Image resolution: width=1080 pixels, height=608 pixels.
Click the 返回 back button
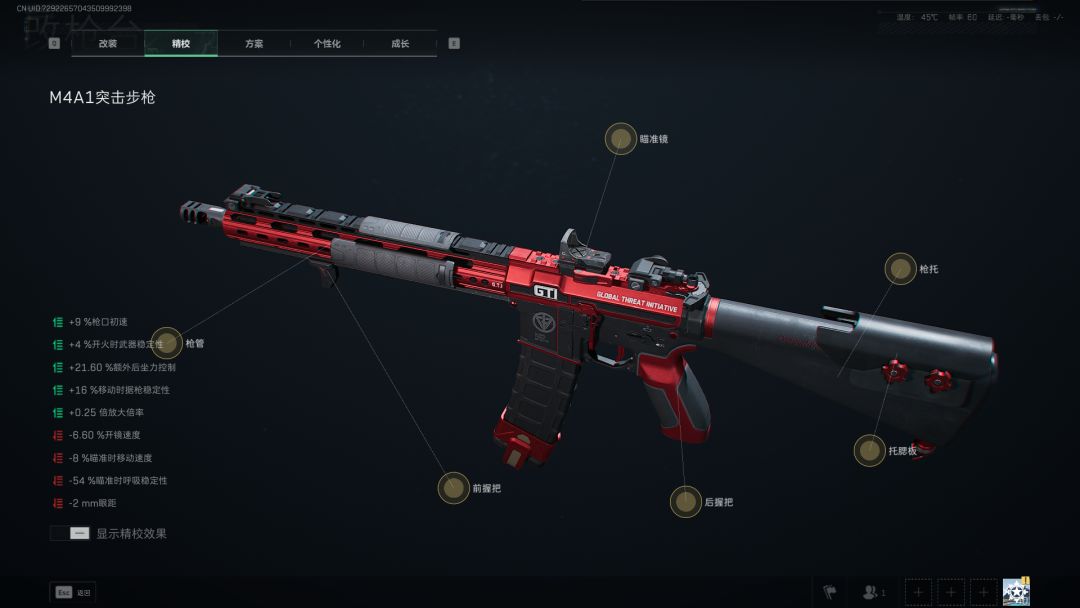click(x=73, y=593)
